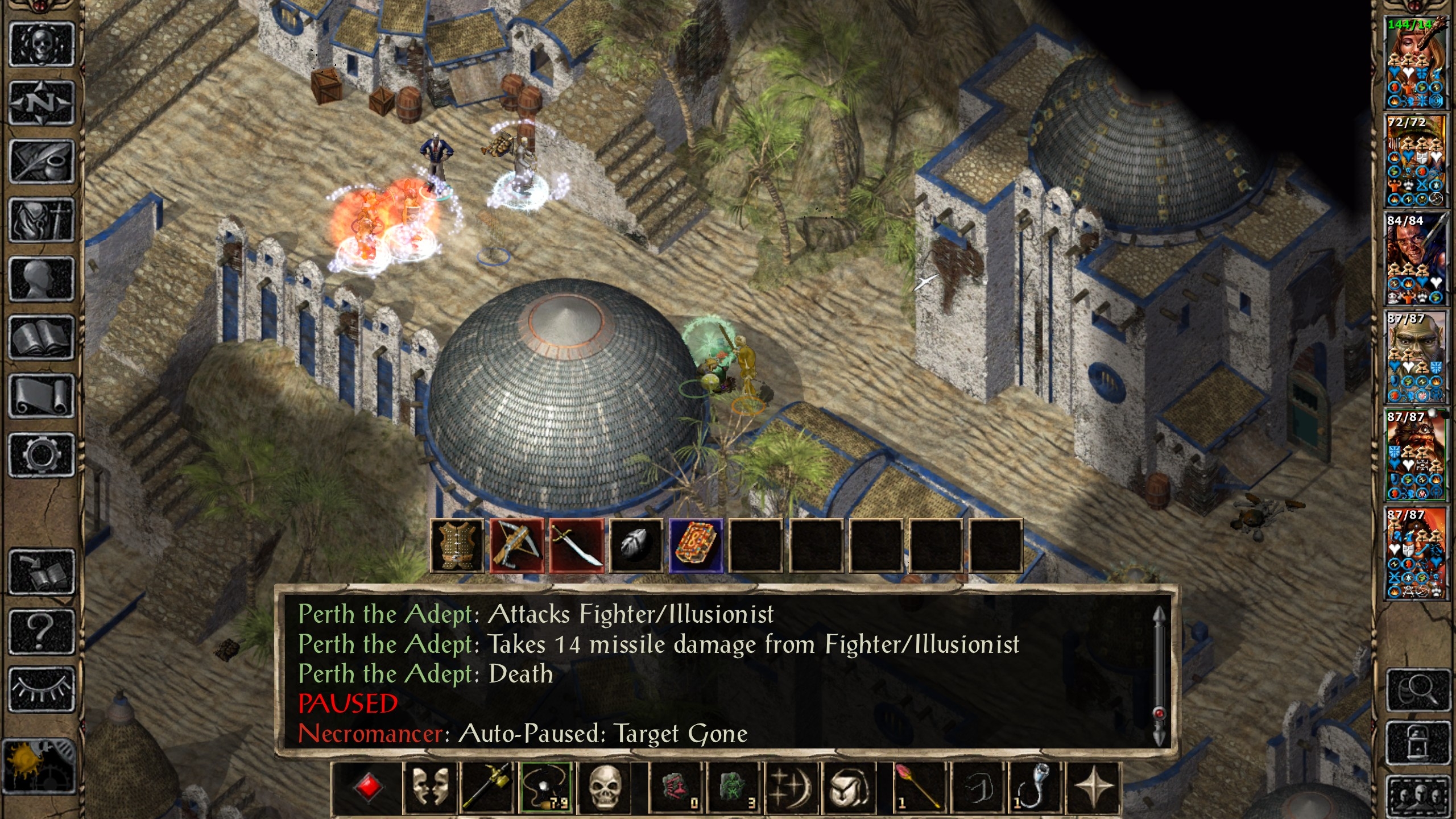This screenshot has width=1456, height=819.
Task: Hide the interface with the closed-eye button
Action: [42, 689]
